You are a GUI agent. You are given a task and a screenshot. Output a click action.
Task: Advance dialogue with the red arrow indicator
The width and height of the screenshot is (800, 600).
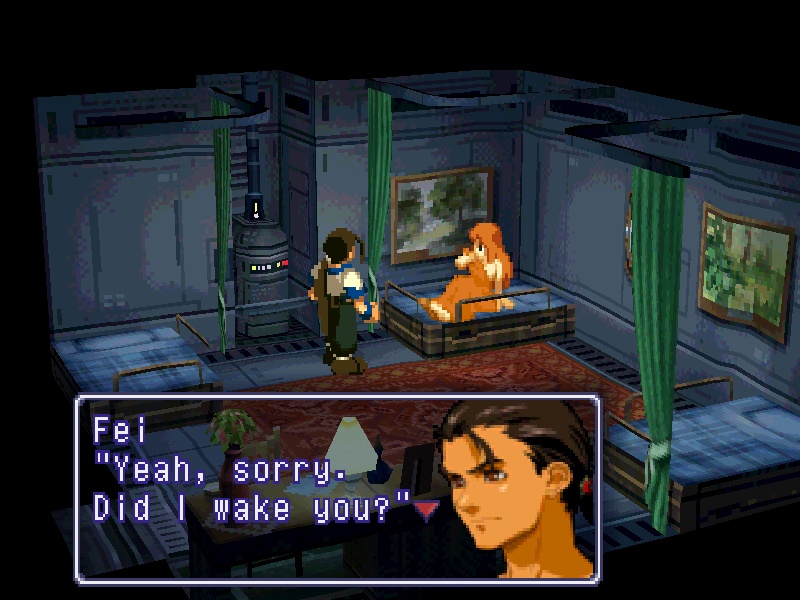tap(427, 511)
